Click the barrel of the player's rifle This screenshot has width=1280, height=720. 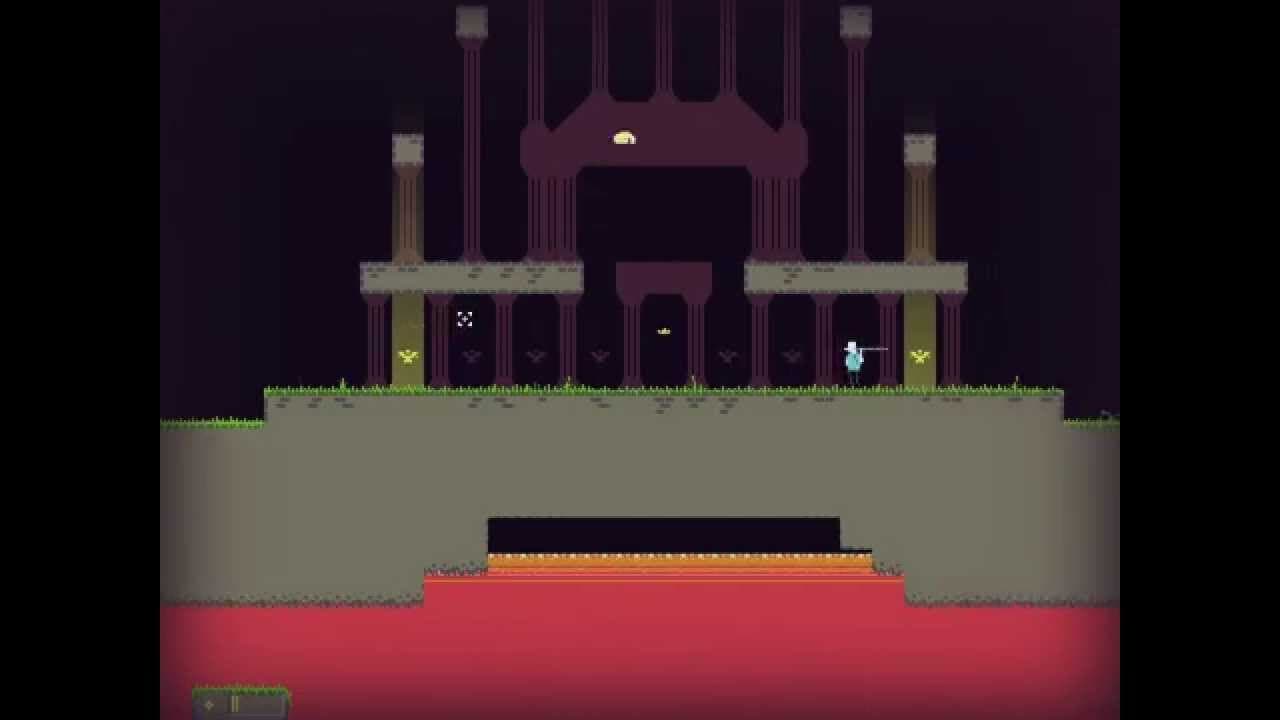pos(878,349)
